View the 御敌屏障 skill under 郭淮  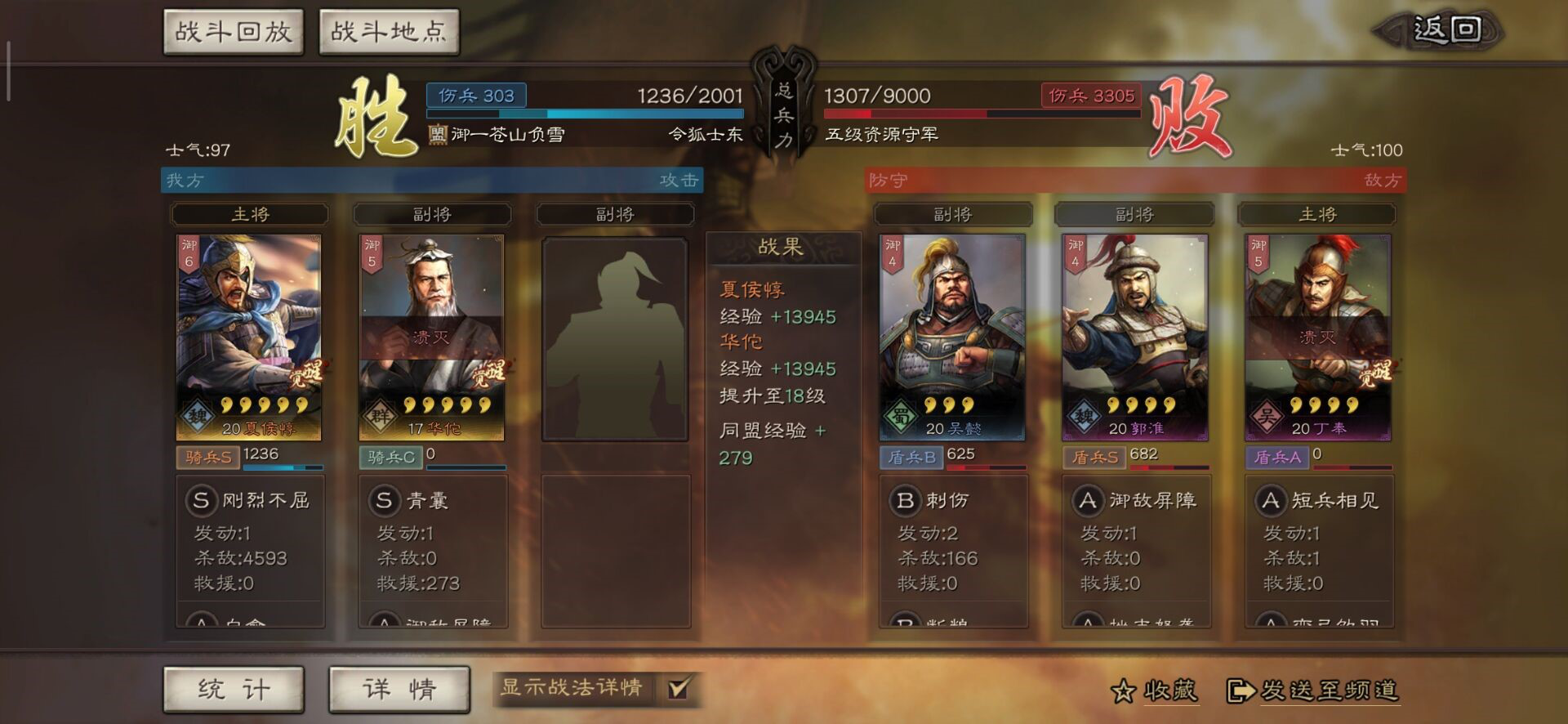coord(1137,500)
